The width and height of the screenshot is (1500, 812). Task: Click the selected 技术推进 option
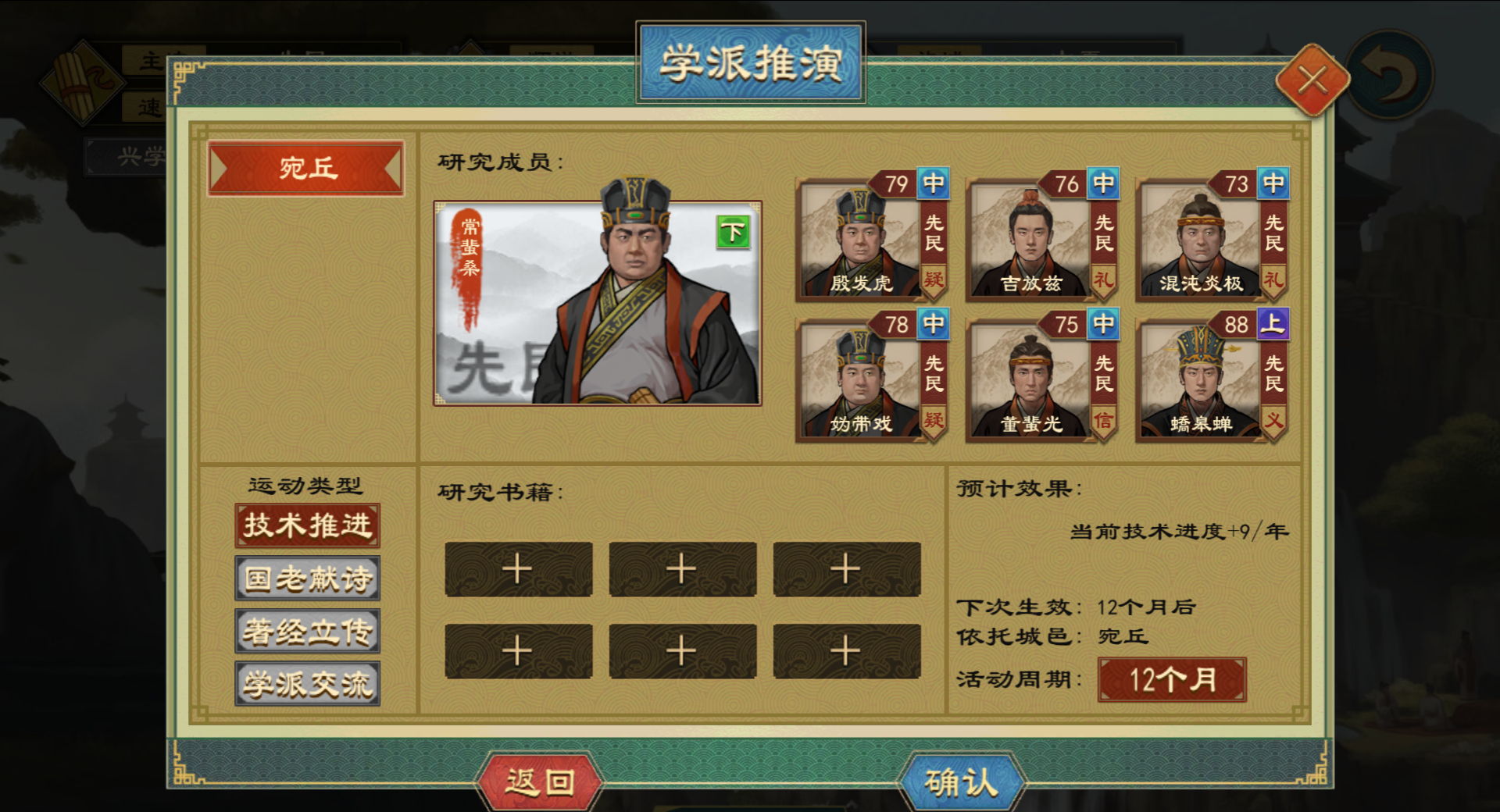point(306,525)
